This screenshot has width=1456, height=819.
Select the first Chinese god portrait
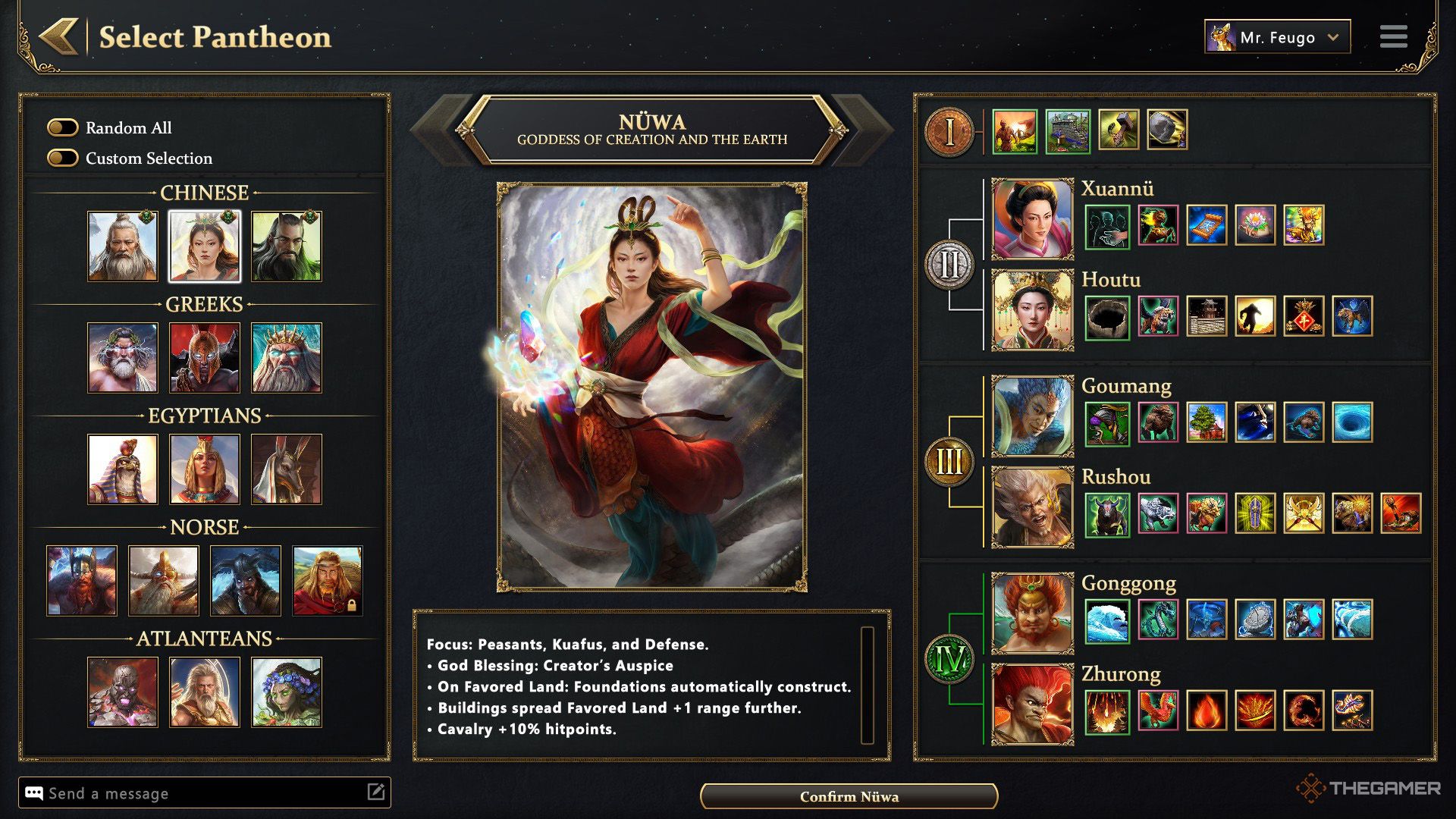tap(122, 244)
